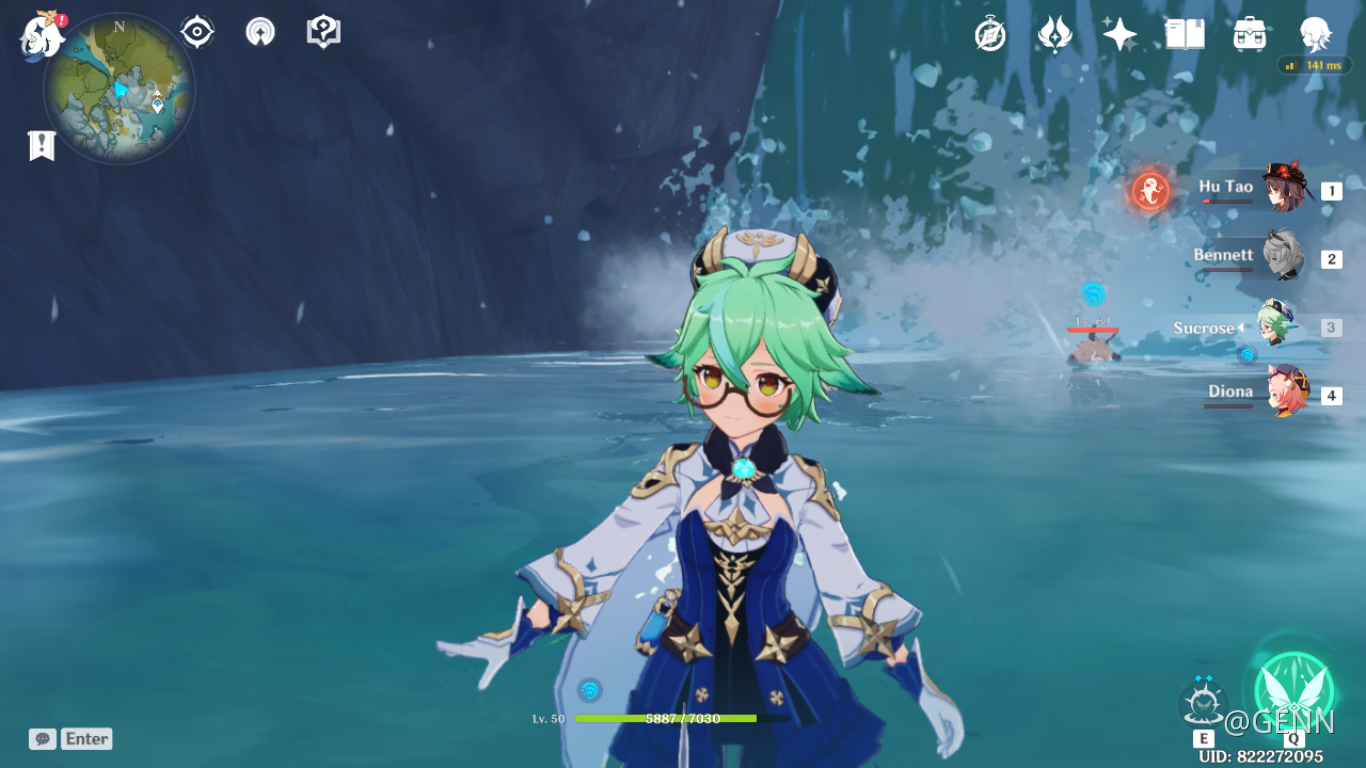The width and height of the screenshot is (1366, 768).
Task: Open the quest navigation exclamation icon
Action: coord(323,32)
